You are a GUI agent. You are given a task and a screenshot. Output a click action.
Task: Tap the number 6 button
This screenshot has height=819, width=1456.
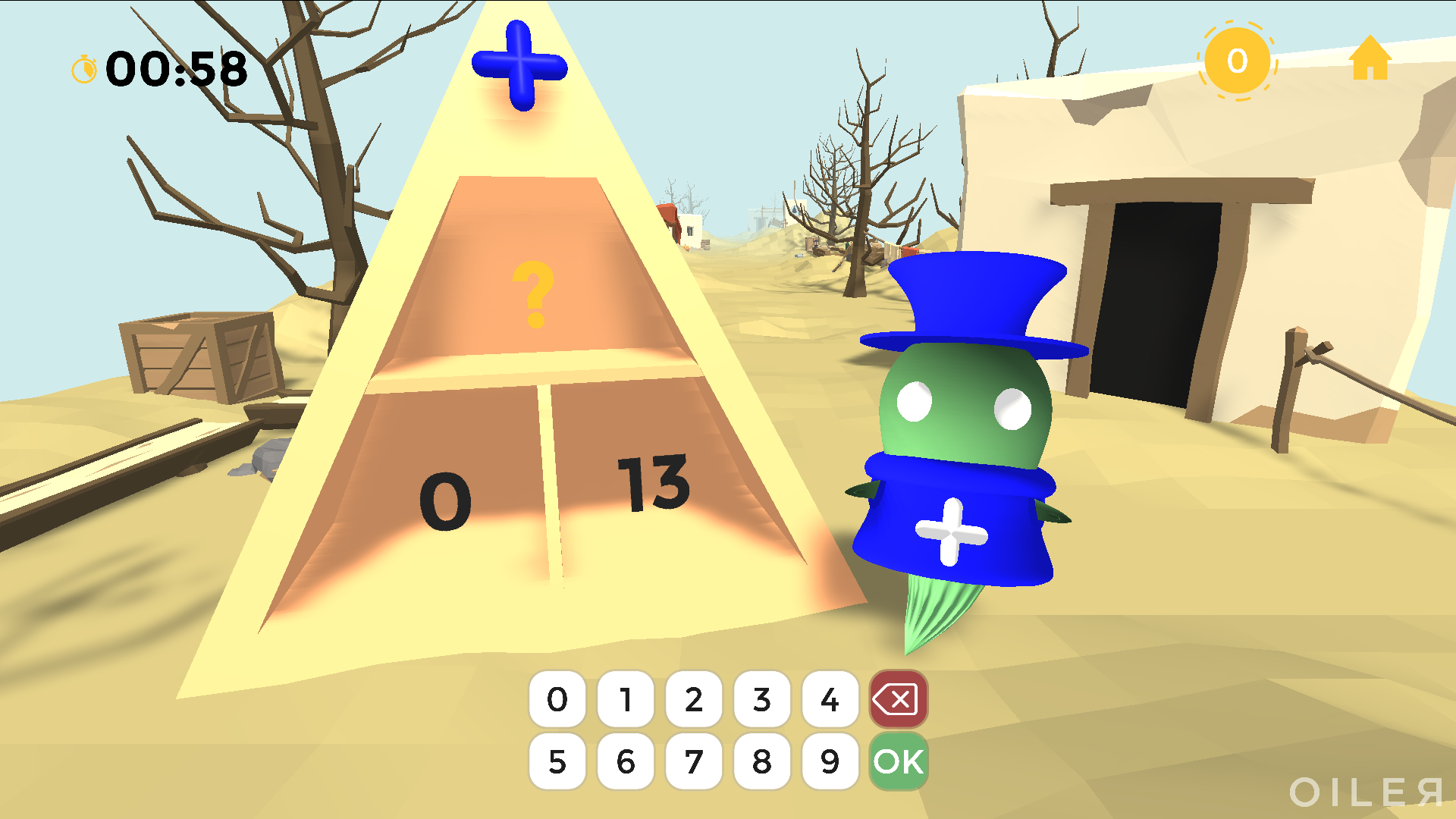point(626,761)
